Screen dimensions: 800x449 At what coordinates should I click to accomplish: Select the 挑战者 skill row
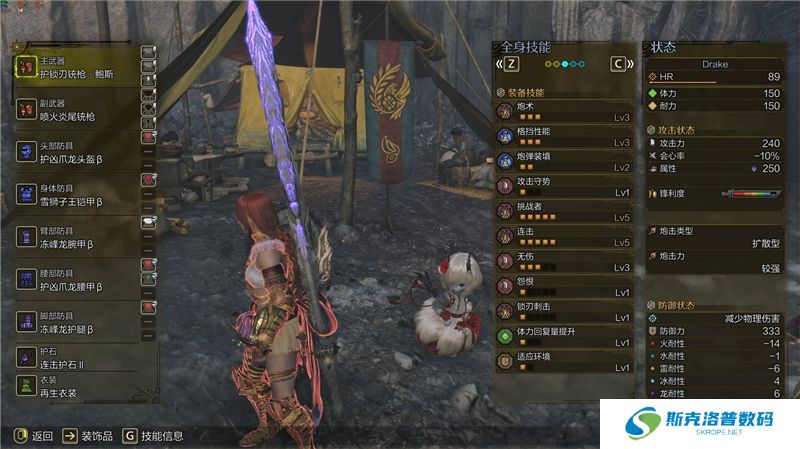[x=564, y=211]
